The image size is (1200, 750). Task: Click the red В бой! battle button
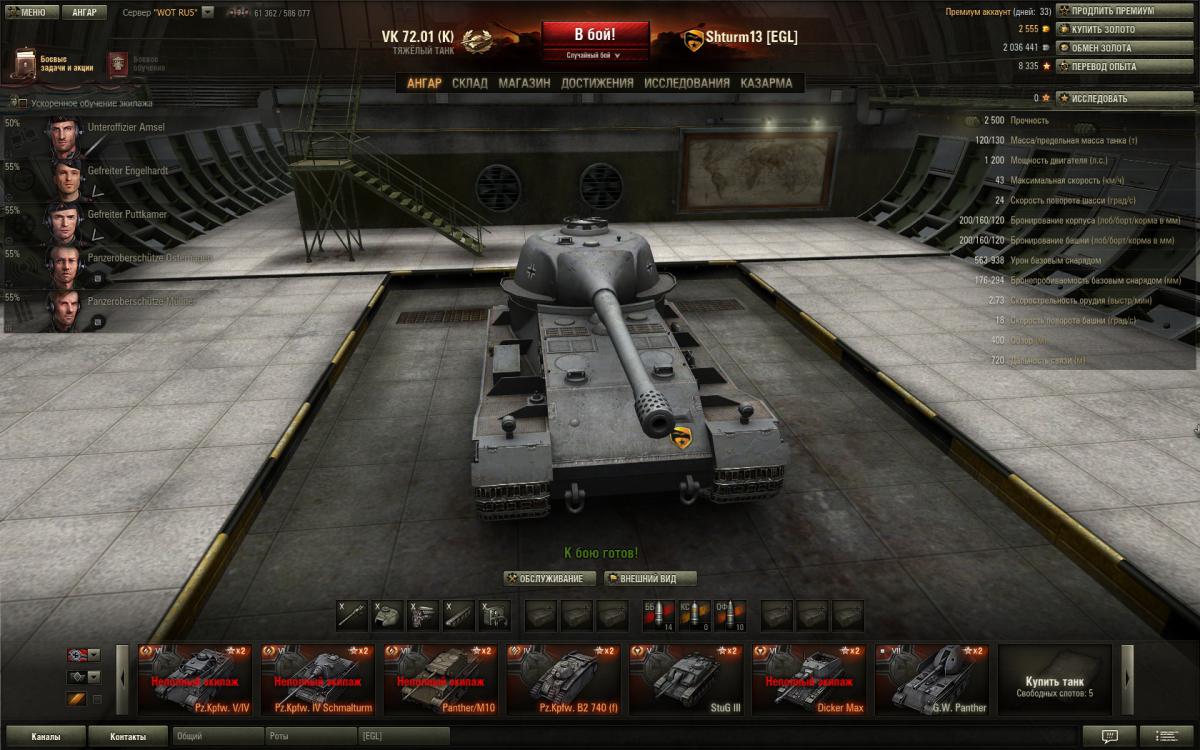pyautogui.click(x=594, y=33)
